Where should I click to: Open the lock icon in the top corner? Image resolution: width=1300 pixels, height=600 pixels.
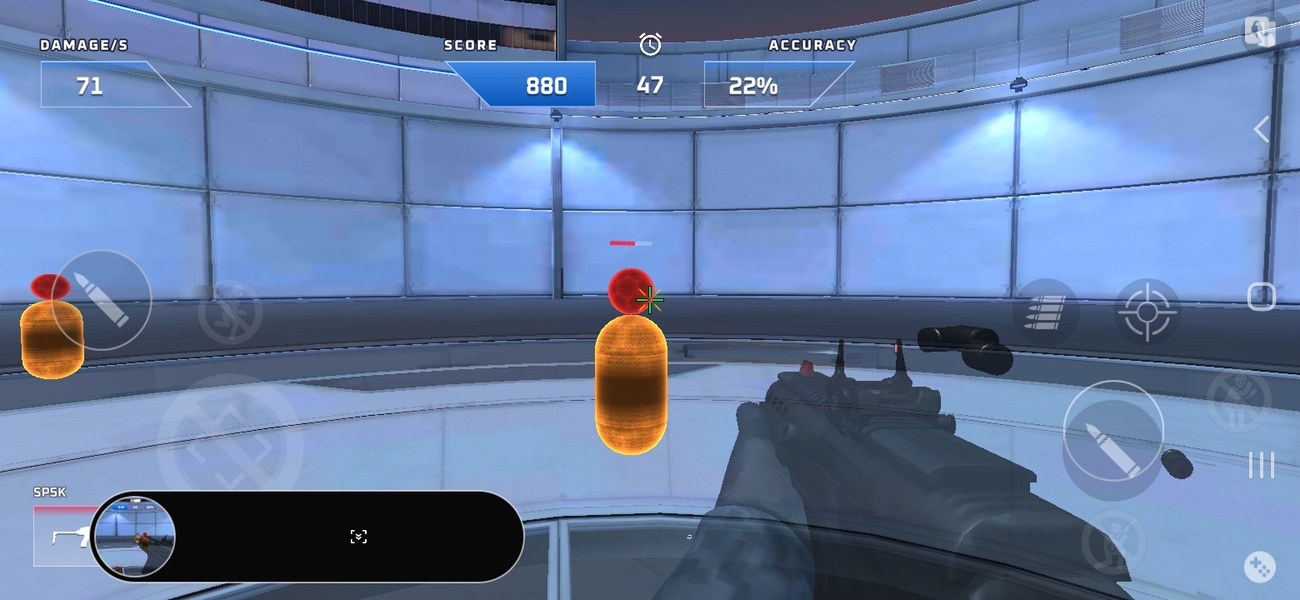(1259, 32)
